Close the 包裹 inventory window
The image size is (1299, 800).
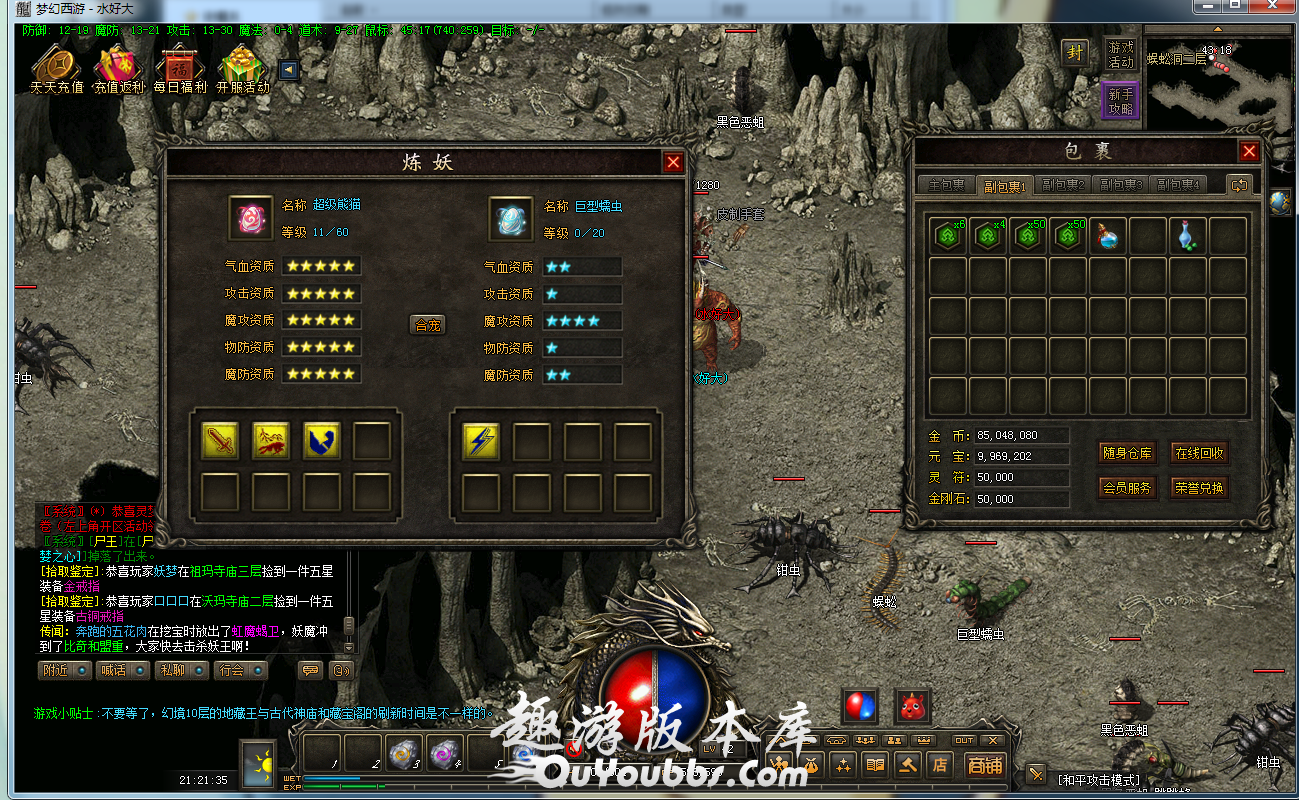coord(1249,151)
